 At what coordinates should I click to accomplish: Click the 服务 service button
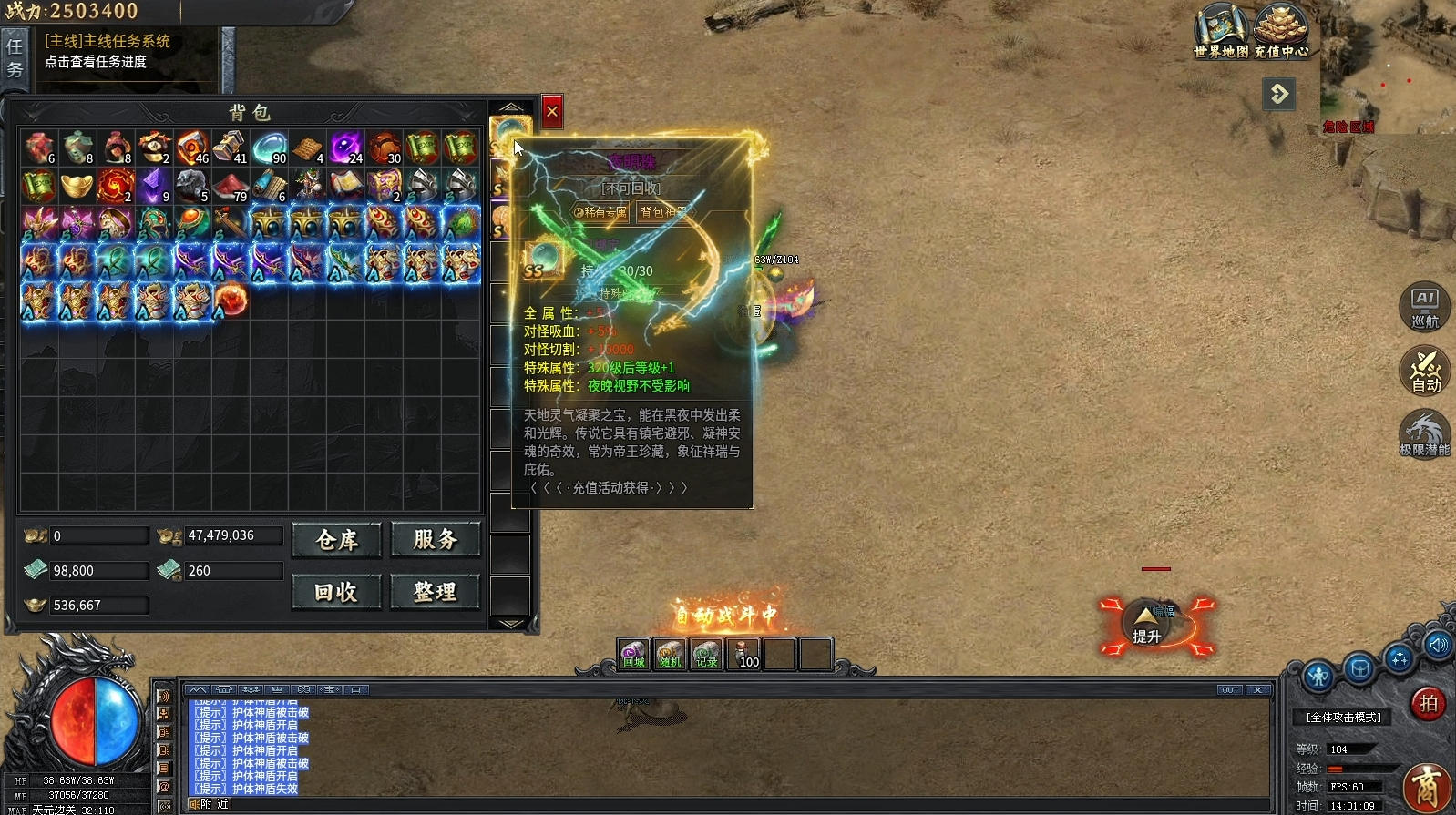point(436,540)
